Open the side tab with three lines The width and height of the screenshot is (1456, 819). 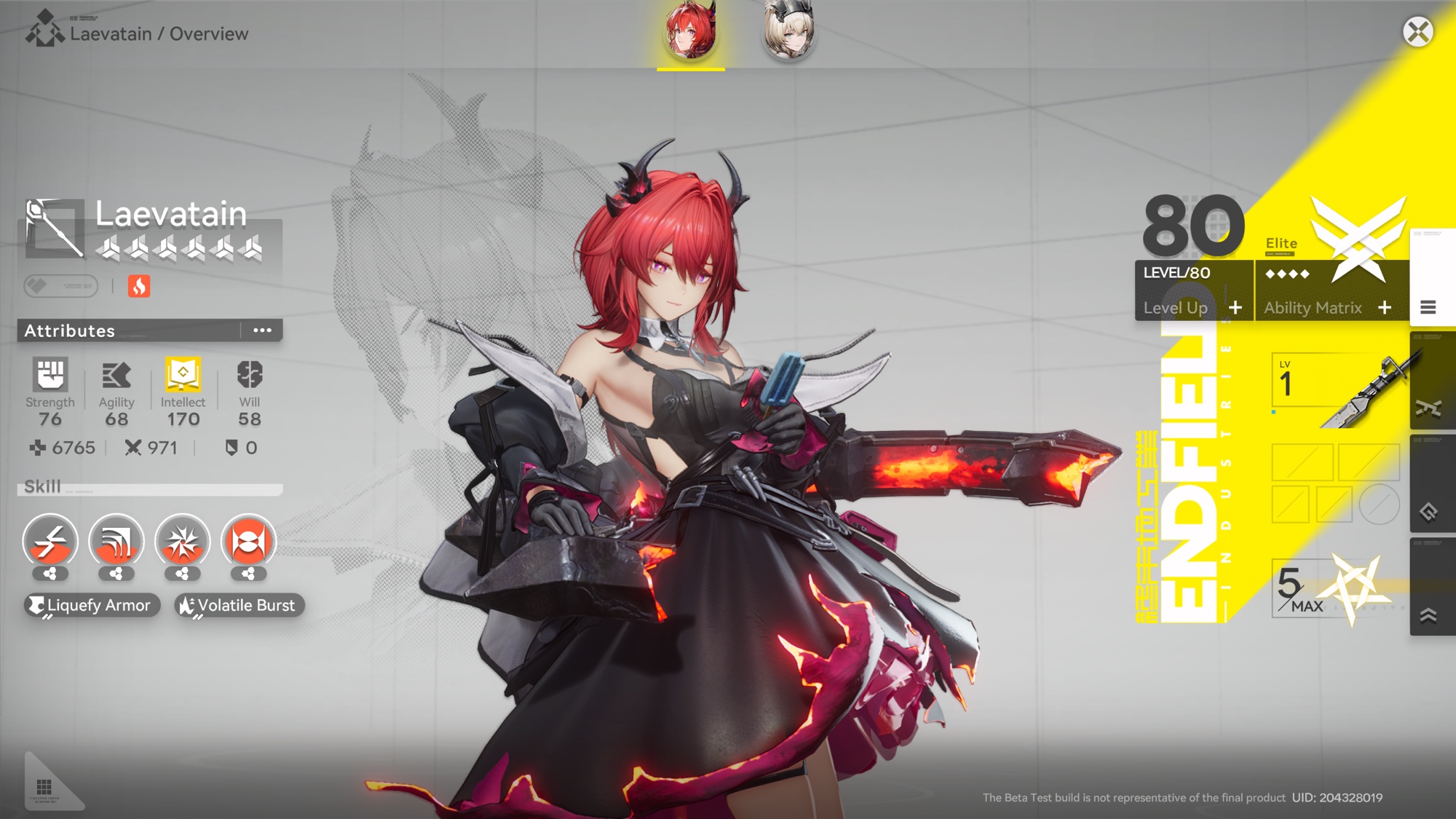pos(1428,308)
